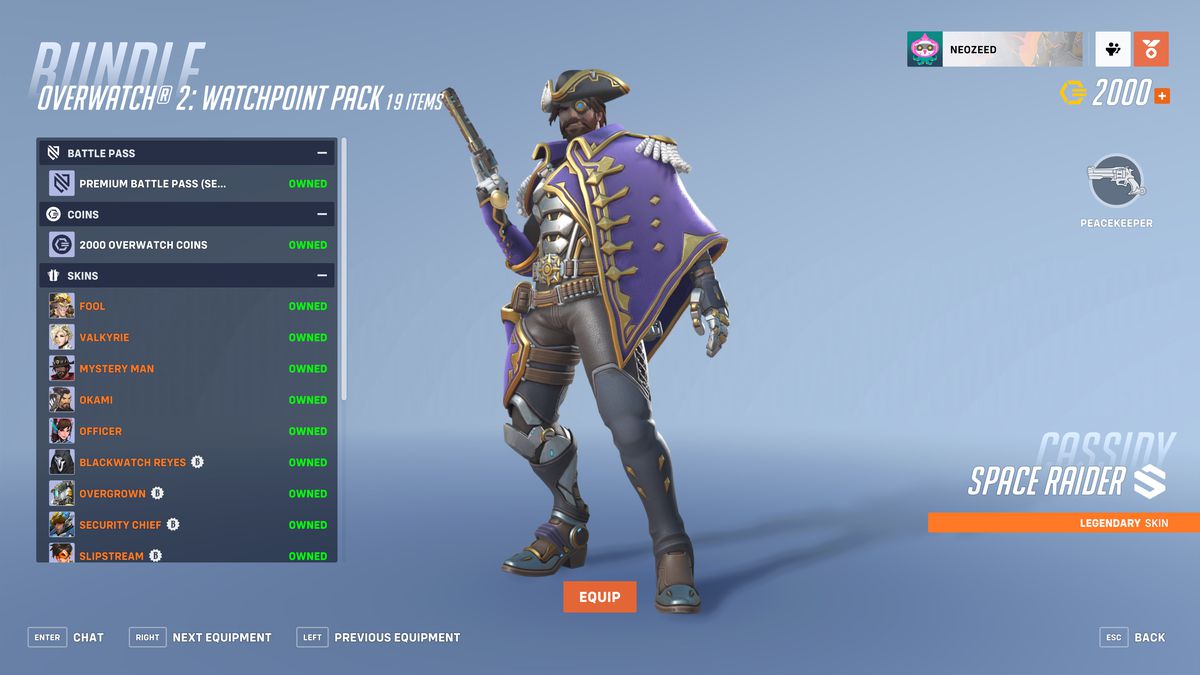The height and width of the screenshot is (675, 1200).
Task: Open the NEOZEED player profile card
Action: (x=994, y=49)
